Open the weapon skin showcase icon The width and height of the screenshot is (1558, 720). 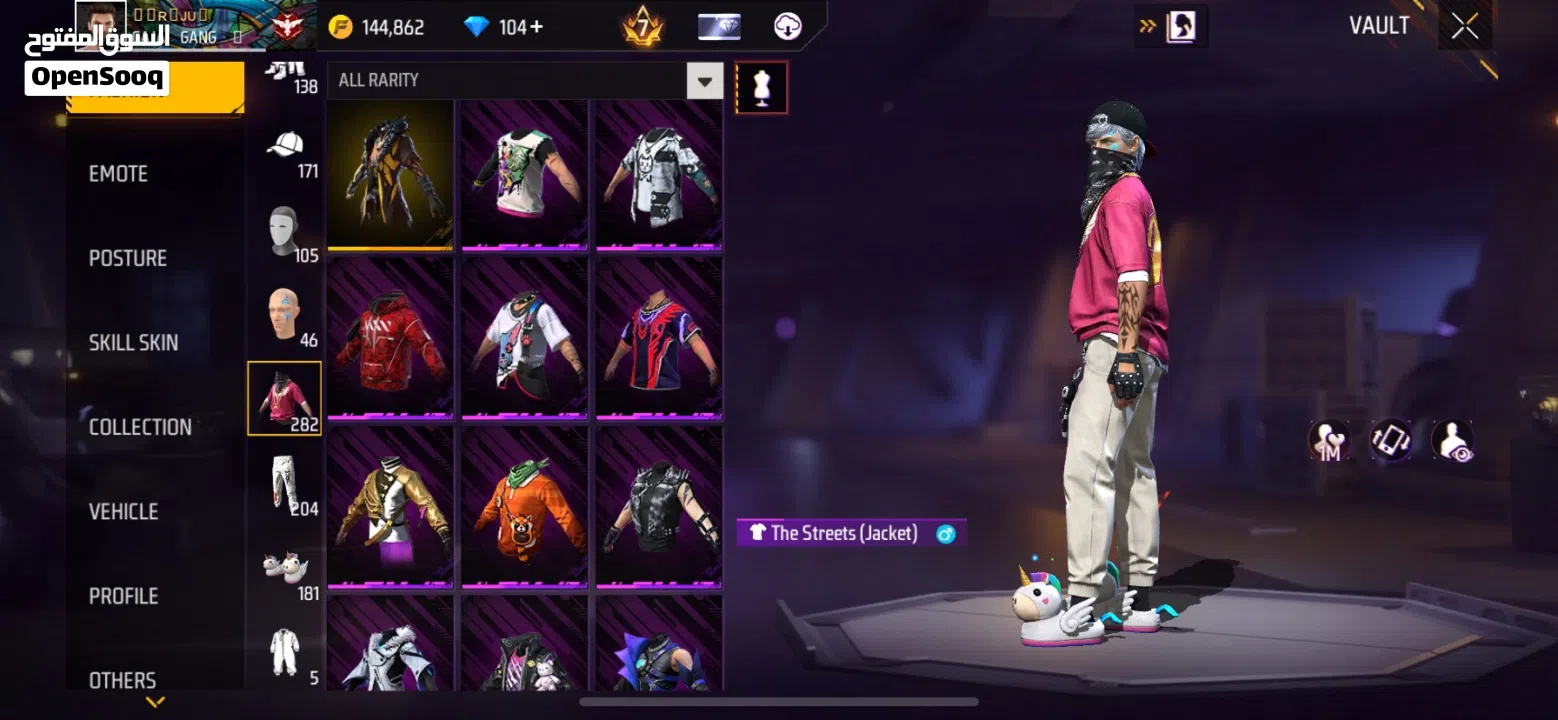click(720, 26)
